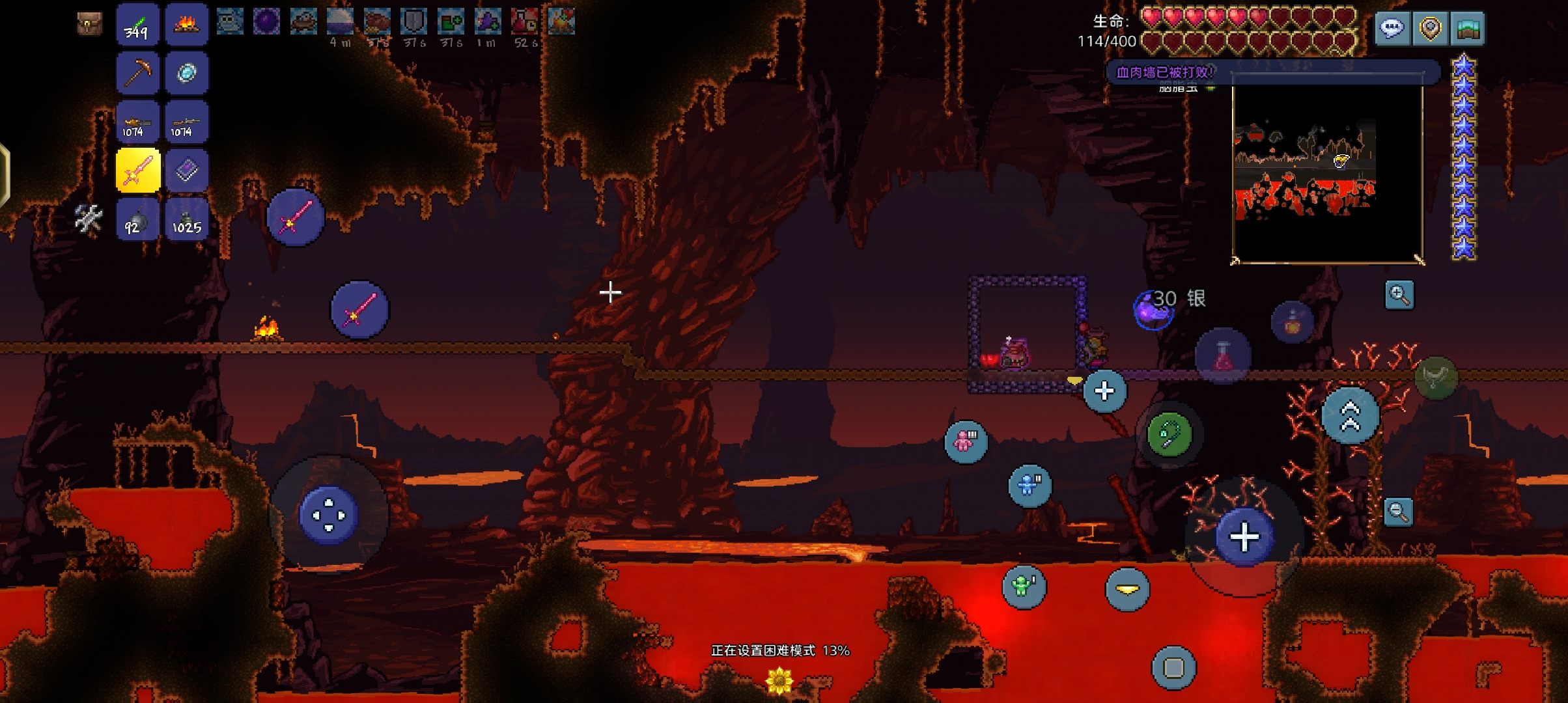The image size is (1568, 703).
Task: Select the bomb slot with 92
Action: tap(138, 219)
